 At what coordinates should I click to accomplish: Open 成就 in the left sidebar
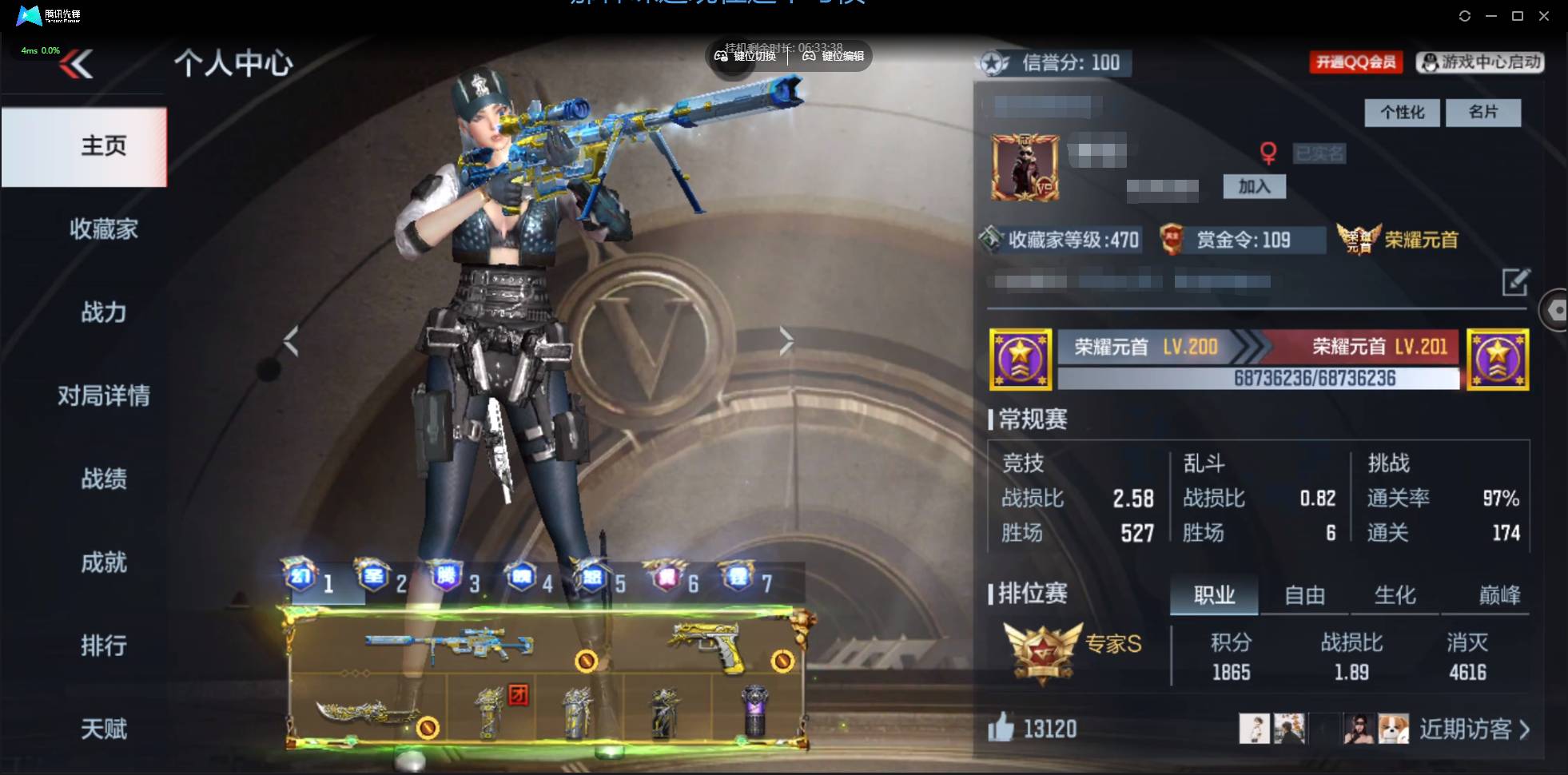[x=104, y=562]
